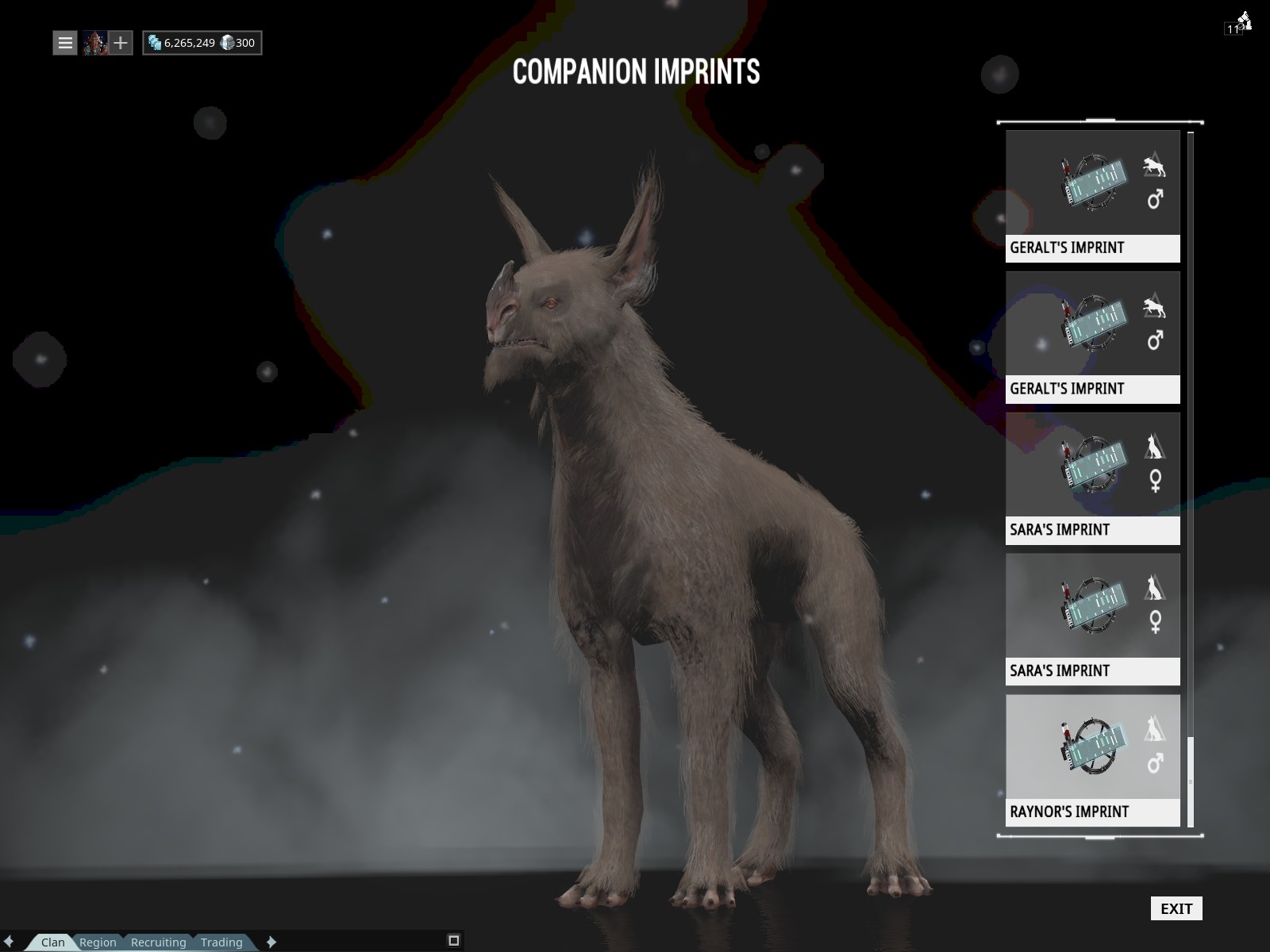This screenshot has height=952, width=1270.
Task: Switch to the Trading chat tab
Action: 221,942
